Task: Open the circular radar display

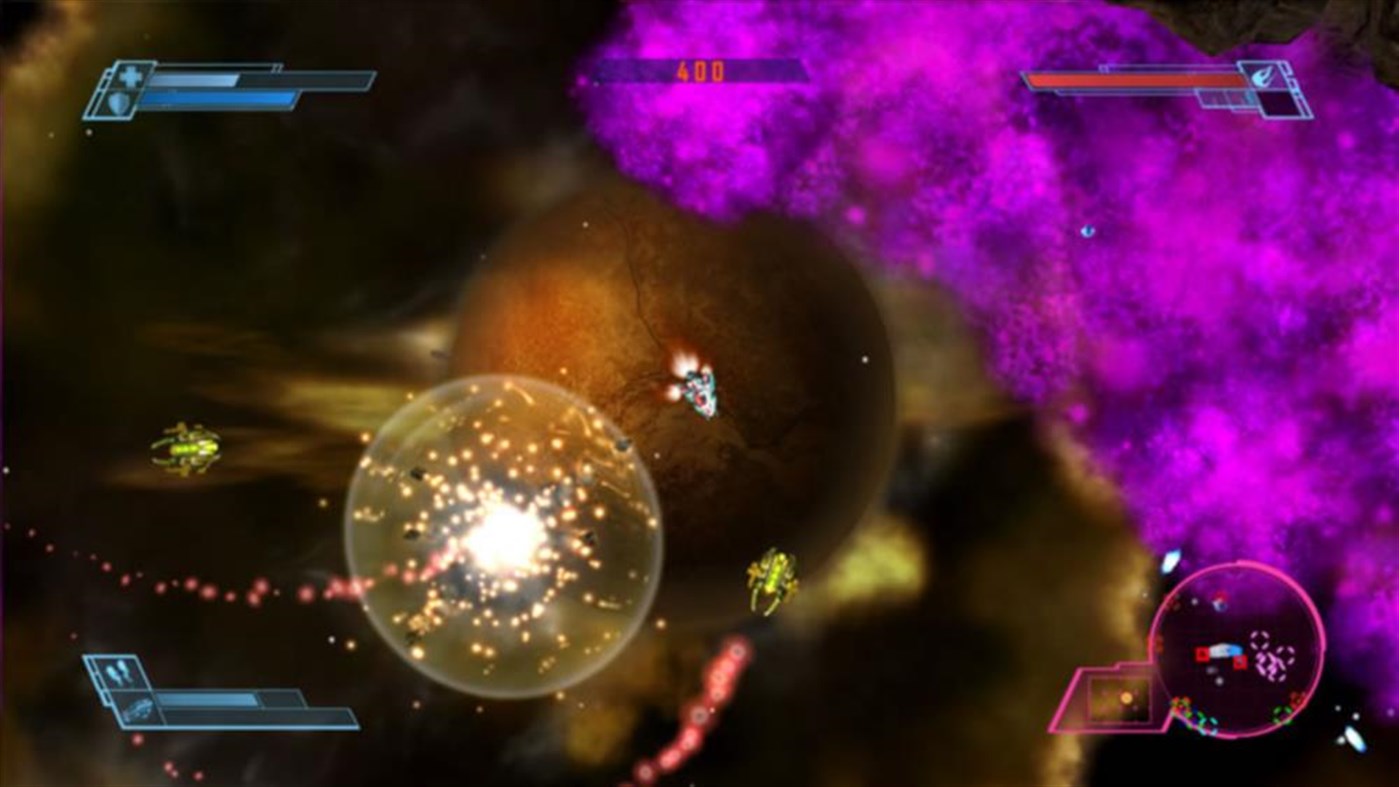Action: click(1235, 655)
